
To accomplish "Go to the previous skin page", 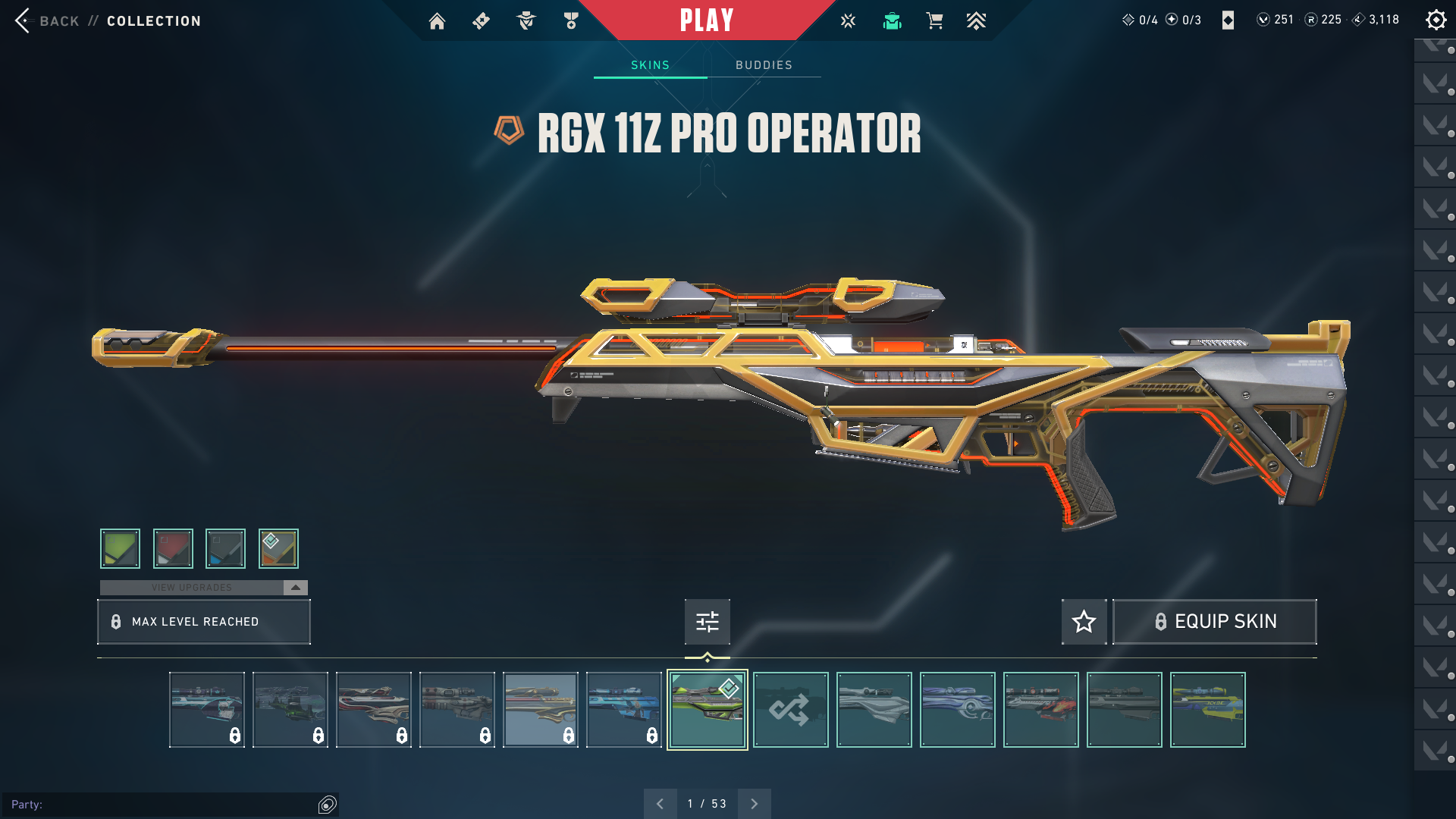I will [660, 804].
